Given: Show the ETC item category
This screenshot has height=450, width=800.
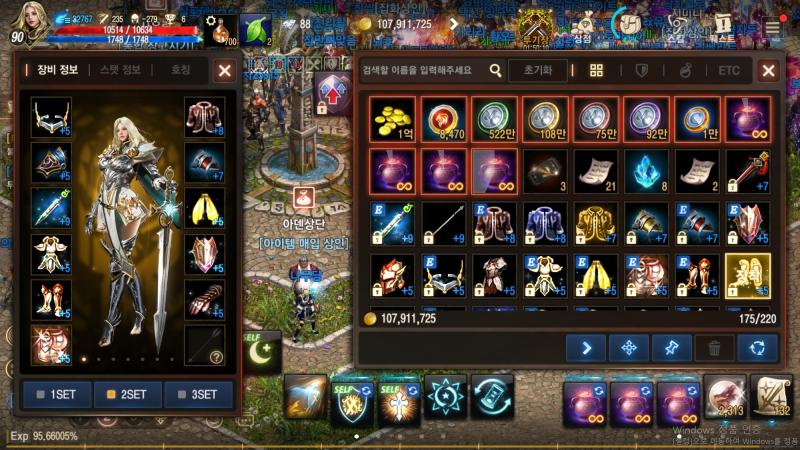Looking at the screenshot, I should pos(728,71).
